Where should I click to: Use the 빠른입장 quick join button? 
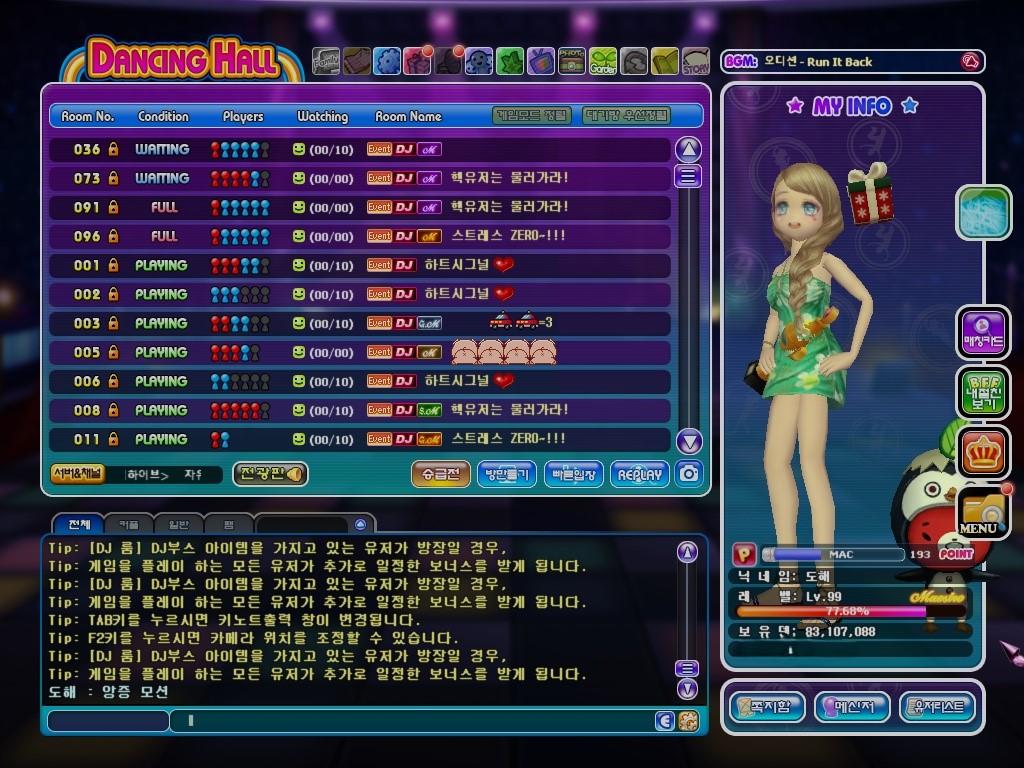(x=573, y=474)
